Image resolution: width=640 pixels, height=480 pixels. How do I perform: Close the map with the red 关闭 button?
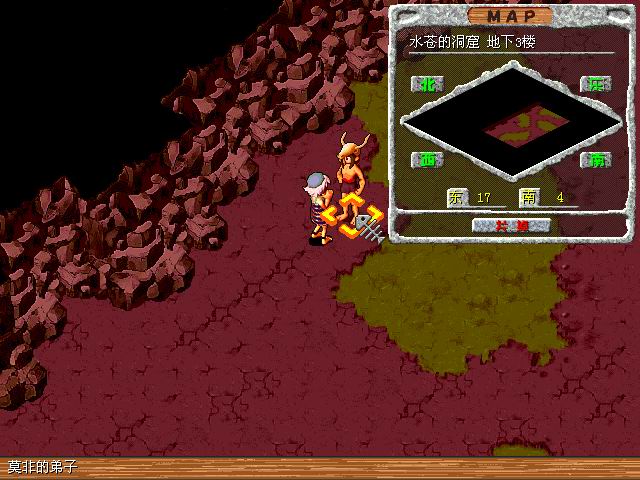[511, 225]
